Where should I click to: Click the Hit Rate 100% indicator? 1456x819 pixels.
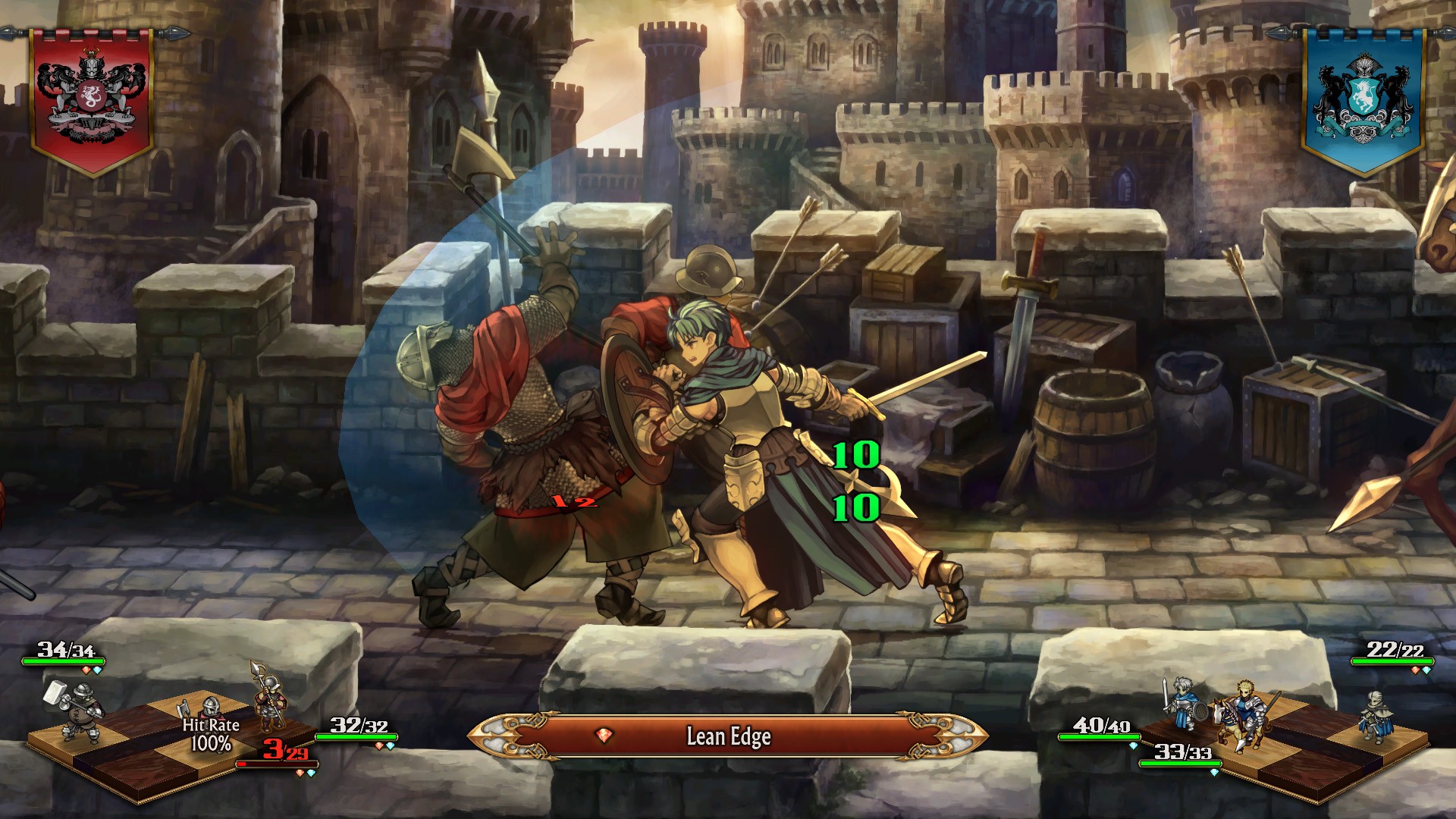[211, 735]
